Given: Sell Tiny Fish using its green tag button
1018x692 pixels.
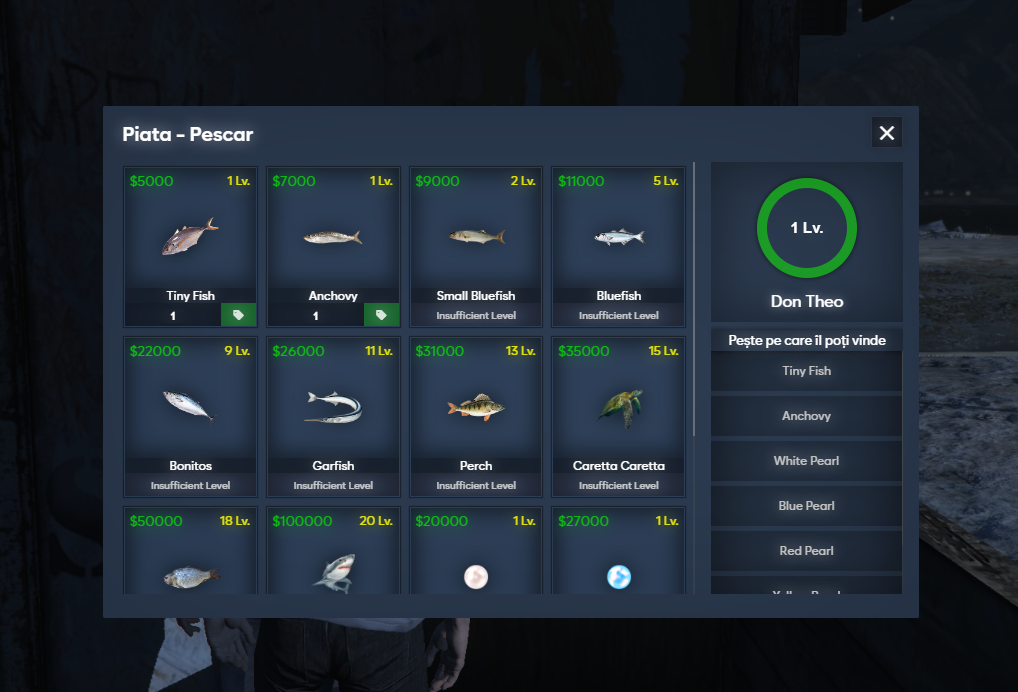Looking at the screenshot, I should [238, 315].
